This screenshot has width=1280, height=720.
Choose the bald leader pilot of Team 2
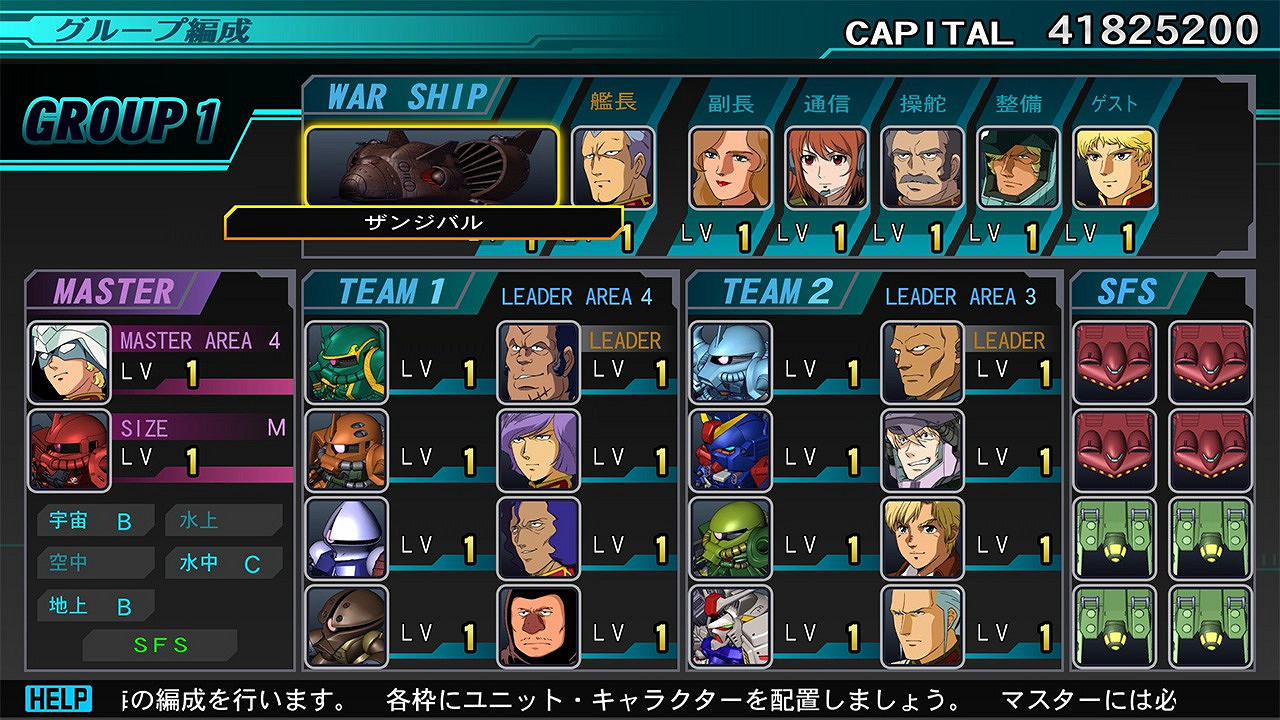[922, 362]
